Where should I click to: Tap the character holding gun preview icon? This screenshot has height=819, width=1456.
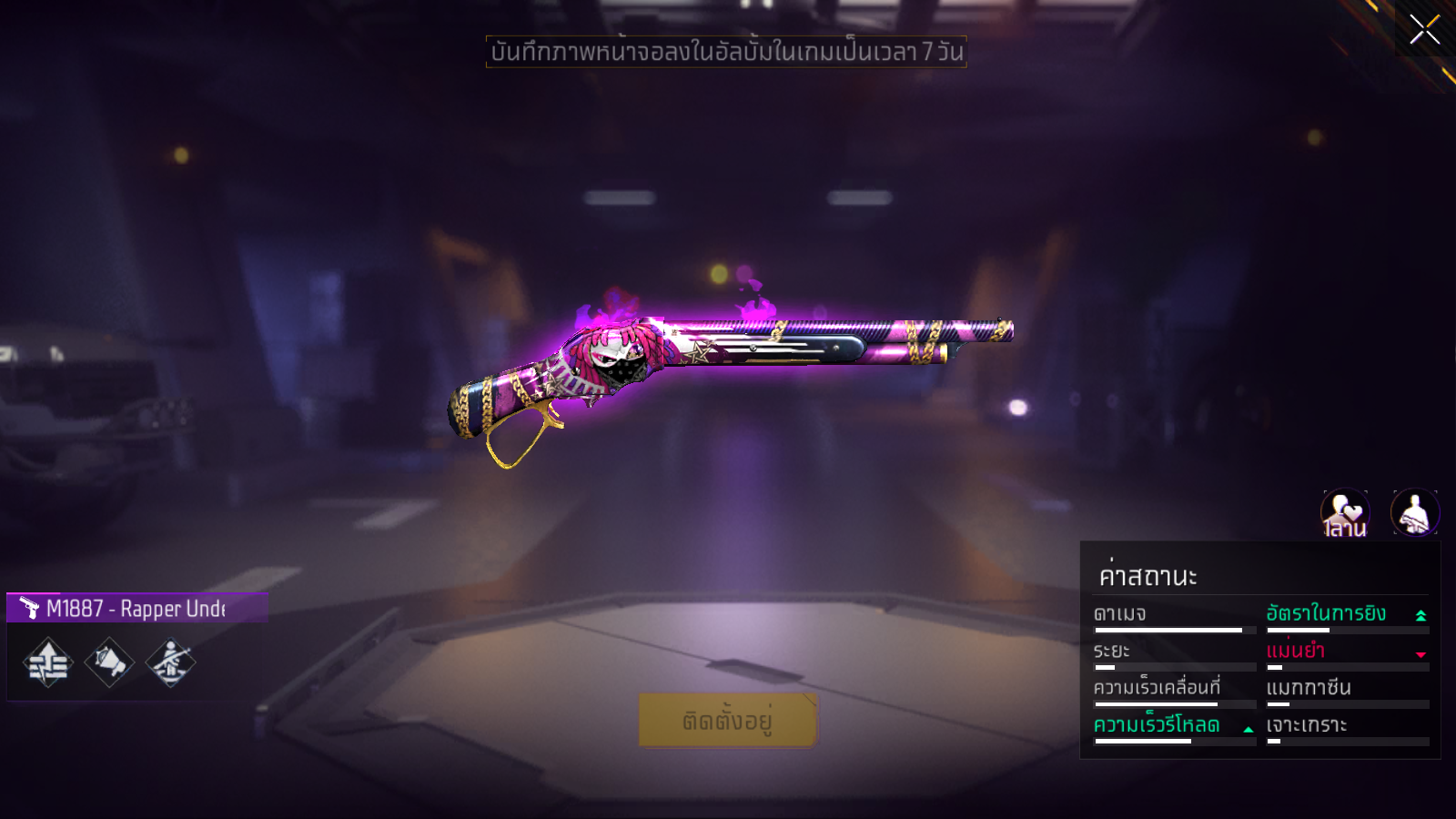click(x=1414, y=512)
